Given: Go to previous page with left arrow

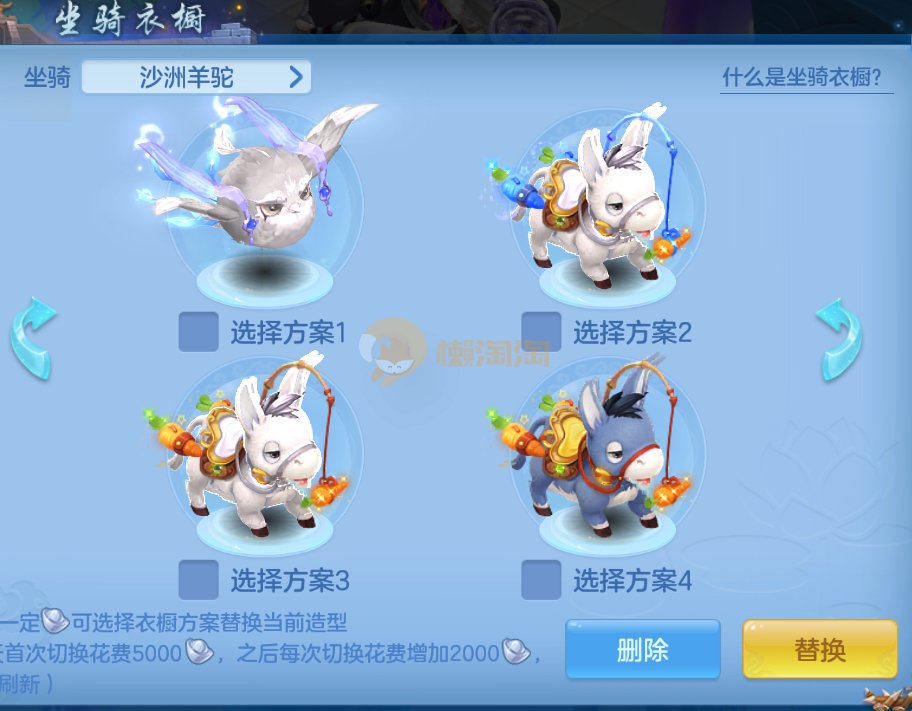Looking at the screenshot, I should pyautogui.click(x=33, y=338).
